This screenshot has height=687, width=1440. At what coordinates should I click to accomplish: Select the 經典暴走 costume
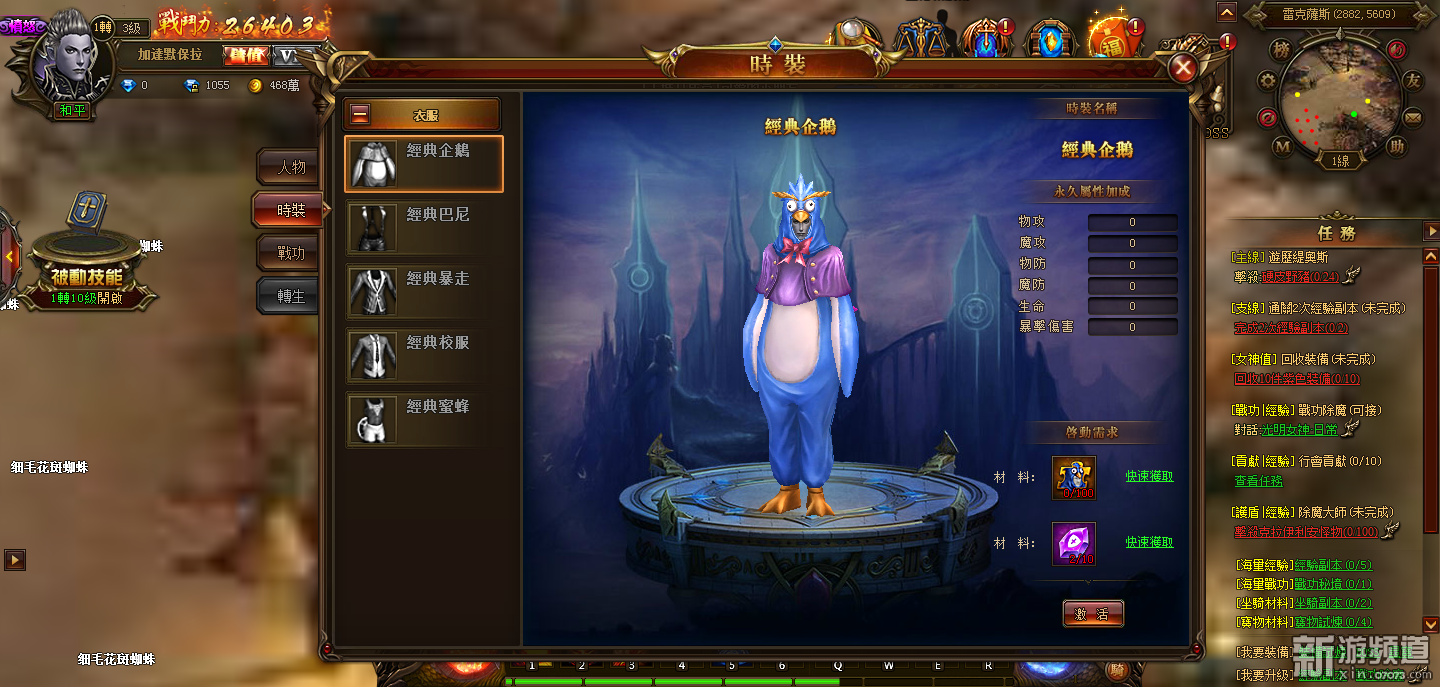coord(423,292)
